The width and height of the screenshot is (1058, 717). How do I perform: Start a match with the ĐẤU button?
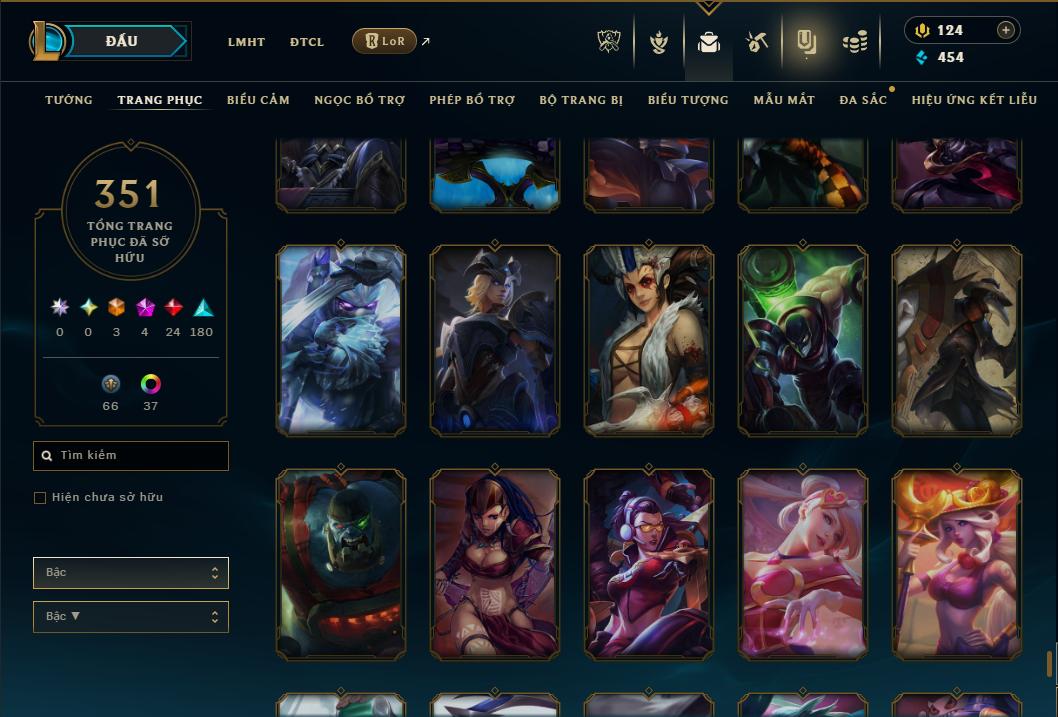click(122, 41)
